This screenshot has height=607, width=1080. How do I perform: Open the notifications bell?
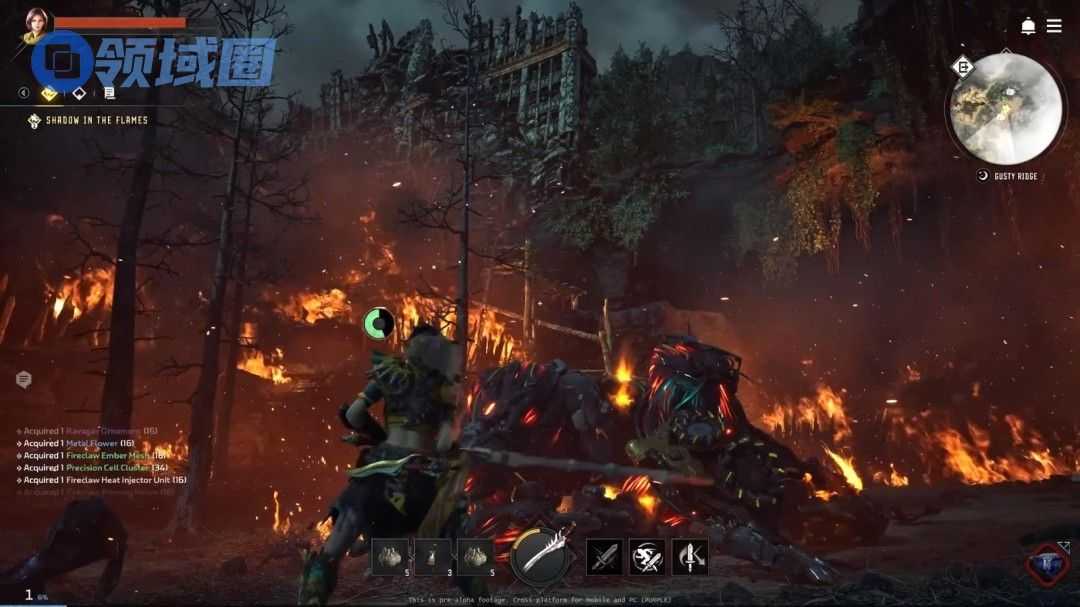pyautogui.click(x=1028, y=26)
